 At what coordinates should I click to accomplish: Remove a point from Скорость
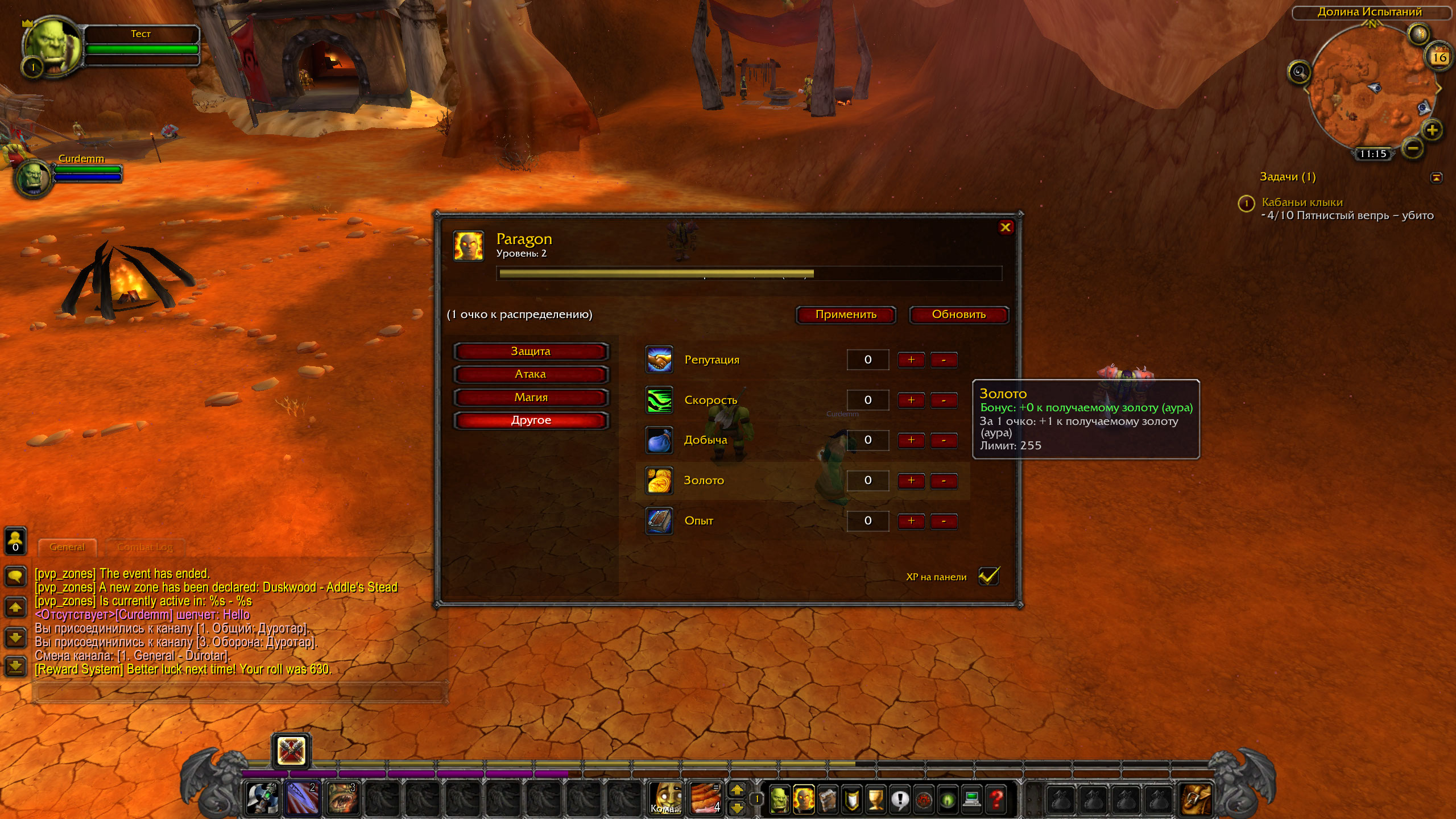click(x=944, y=400)
